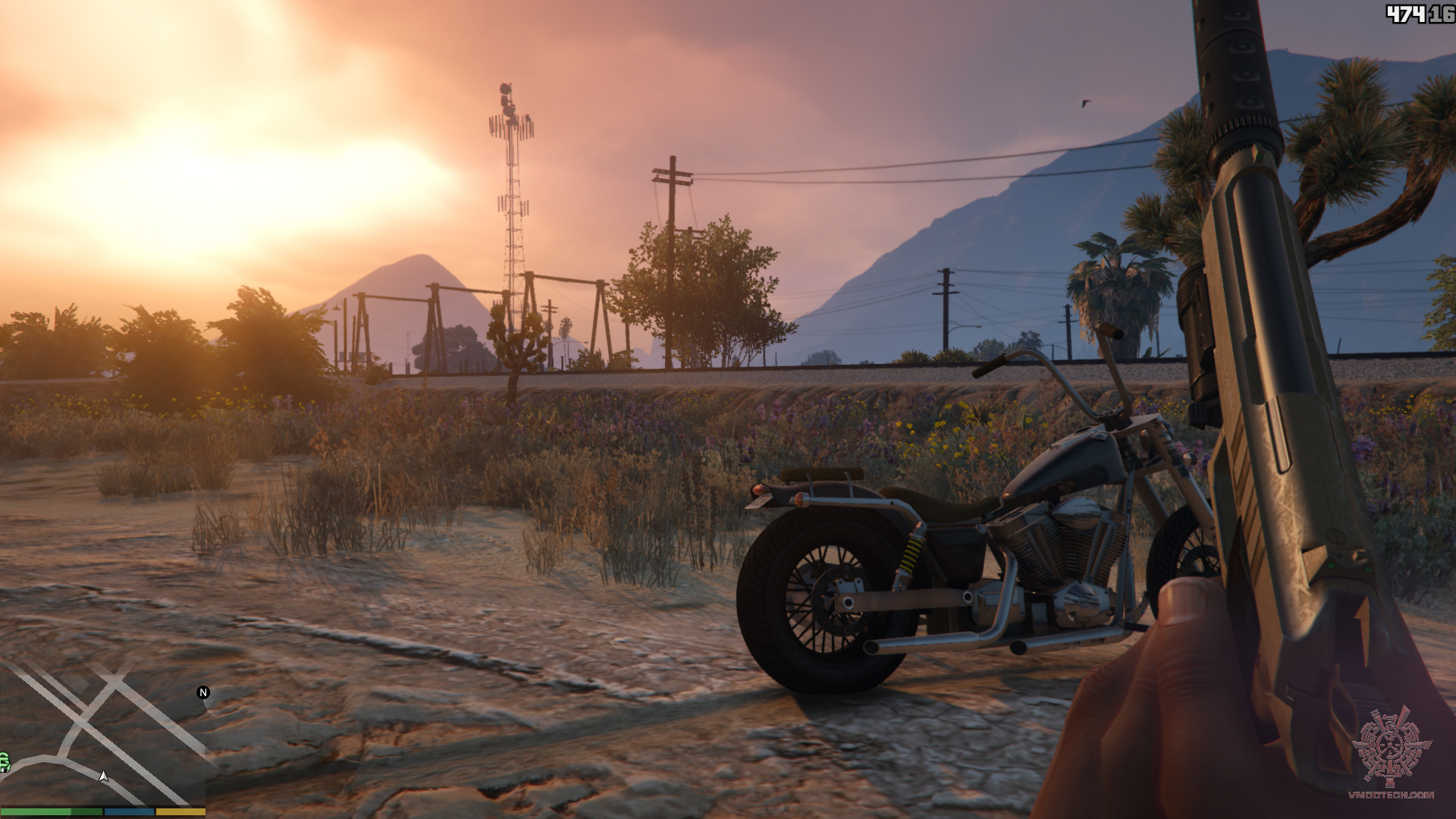
Task: Click the minimap road map
Action: click(102, 732)
